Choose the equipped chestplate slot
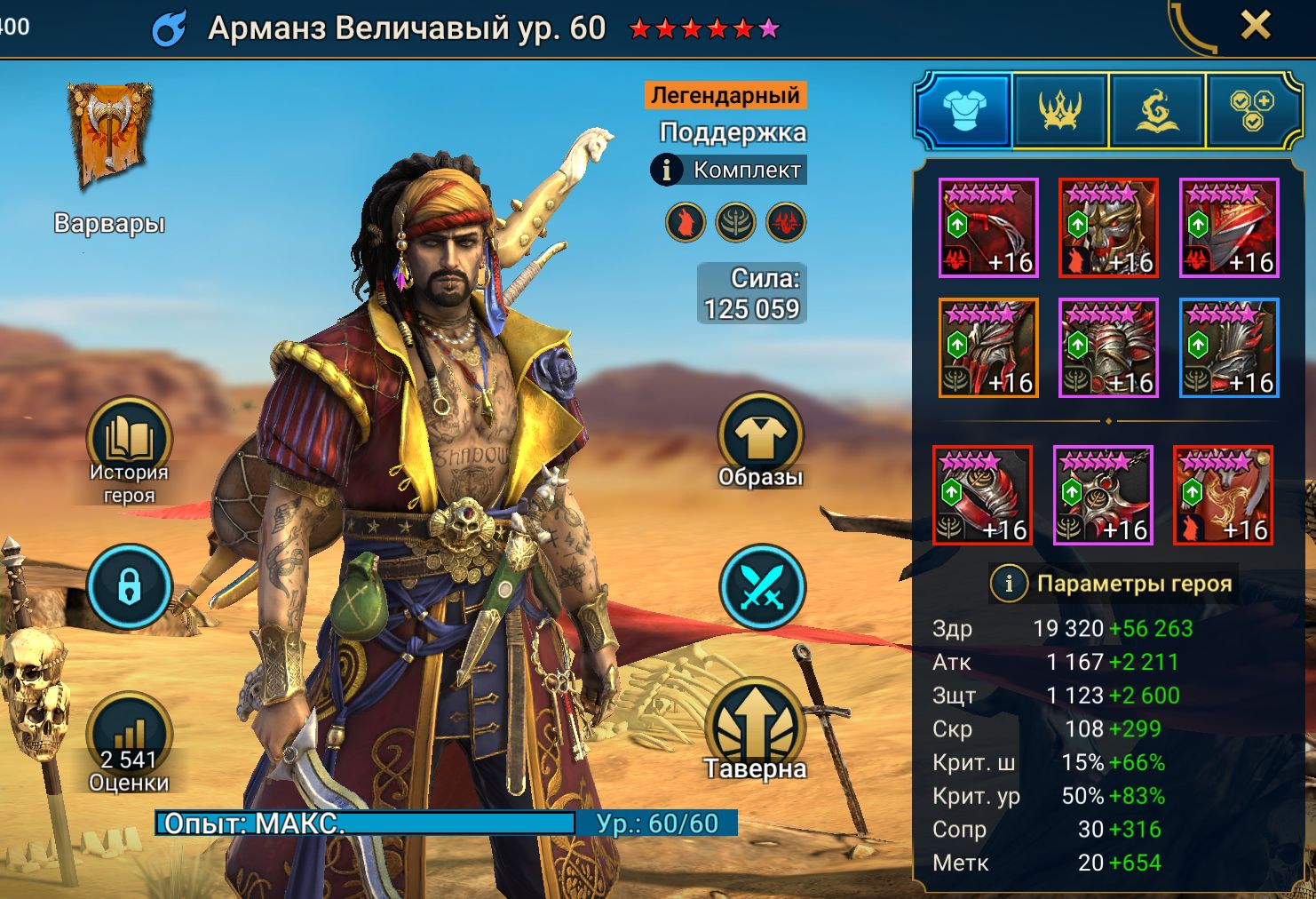Viewport: 1316px width, 899px height. click(1108, 347)
